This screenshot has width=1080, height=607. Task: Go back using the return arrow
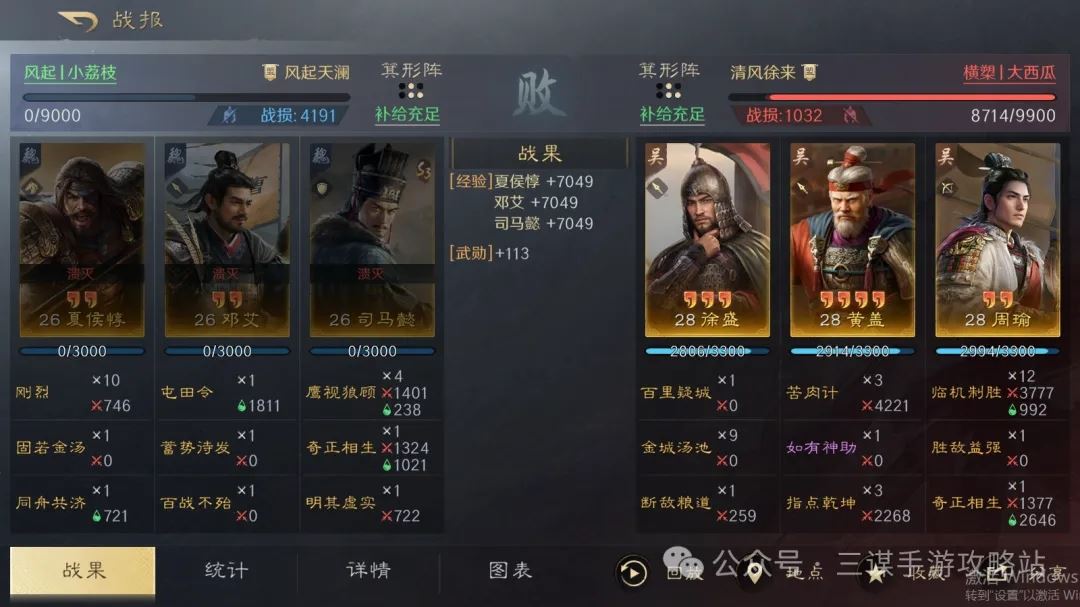pos(77,20)
